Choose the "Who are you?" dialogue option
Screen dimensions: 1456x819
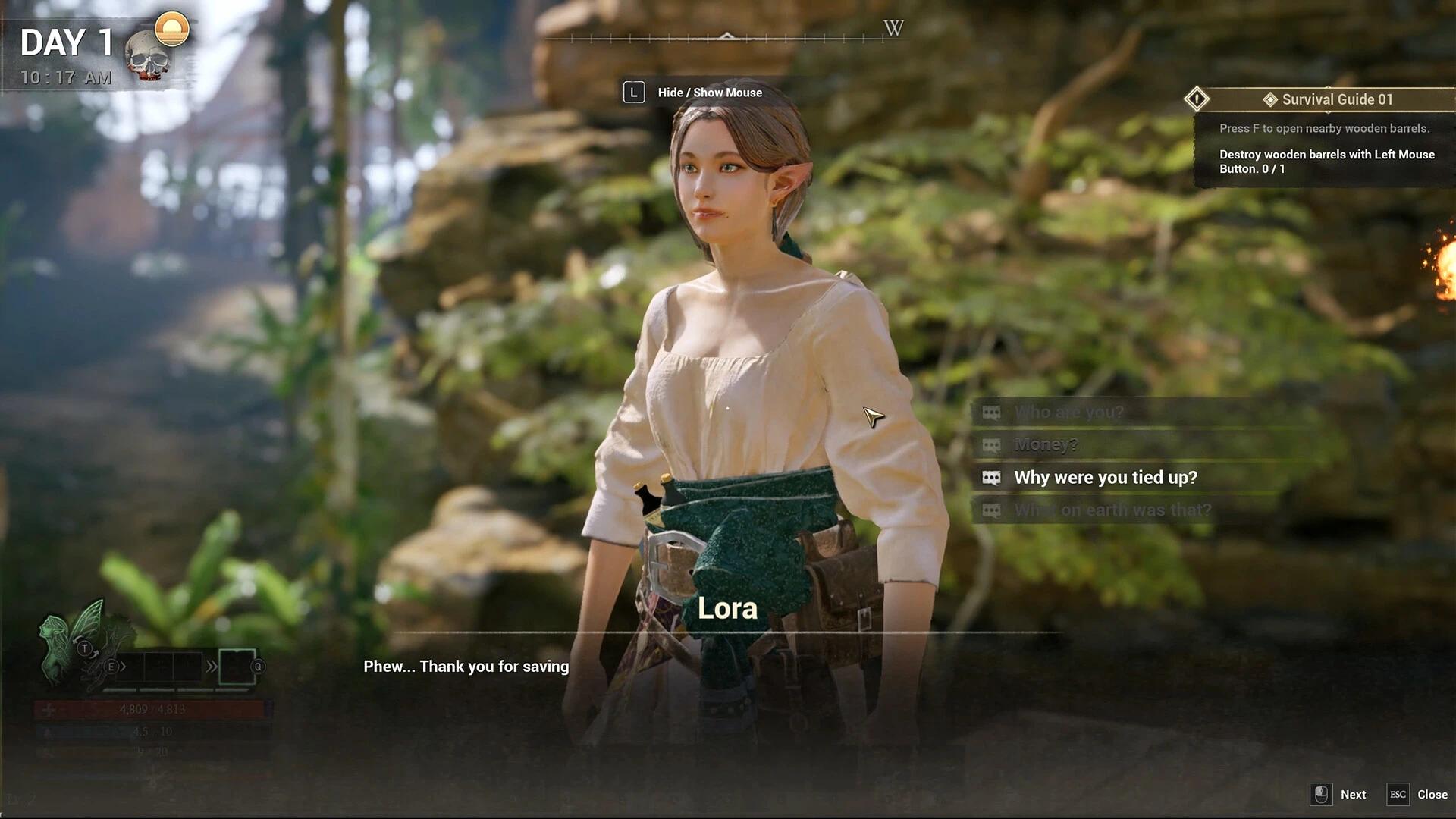pyautogui.click(x=1068, y=413)
